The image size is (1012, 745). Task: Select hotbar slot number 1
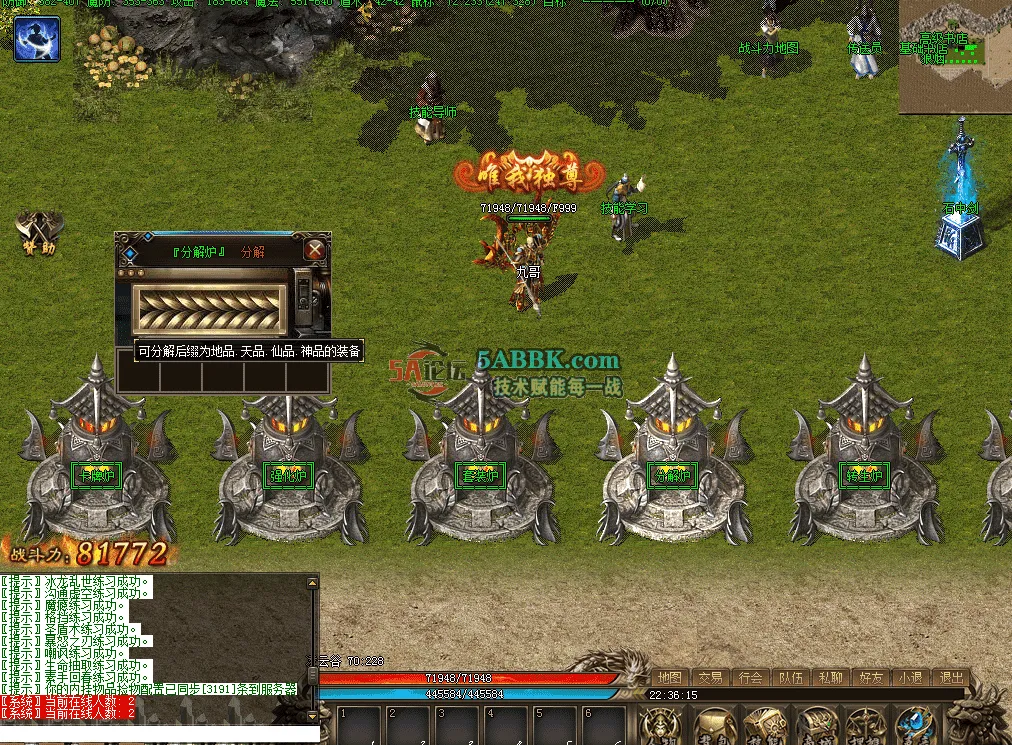360,727
